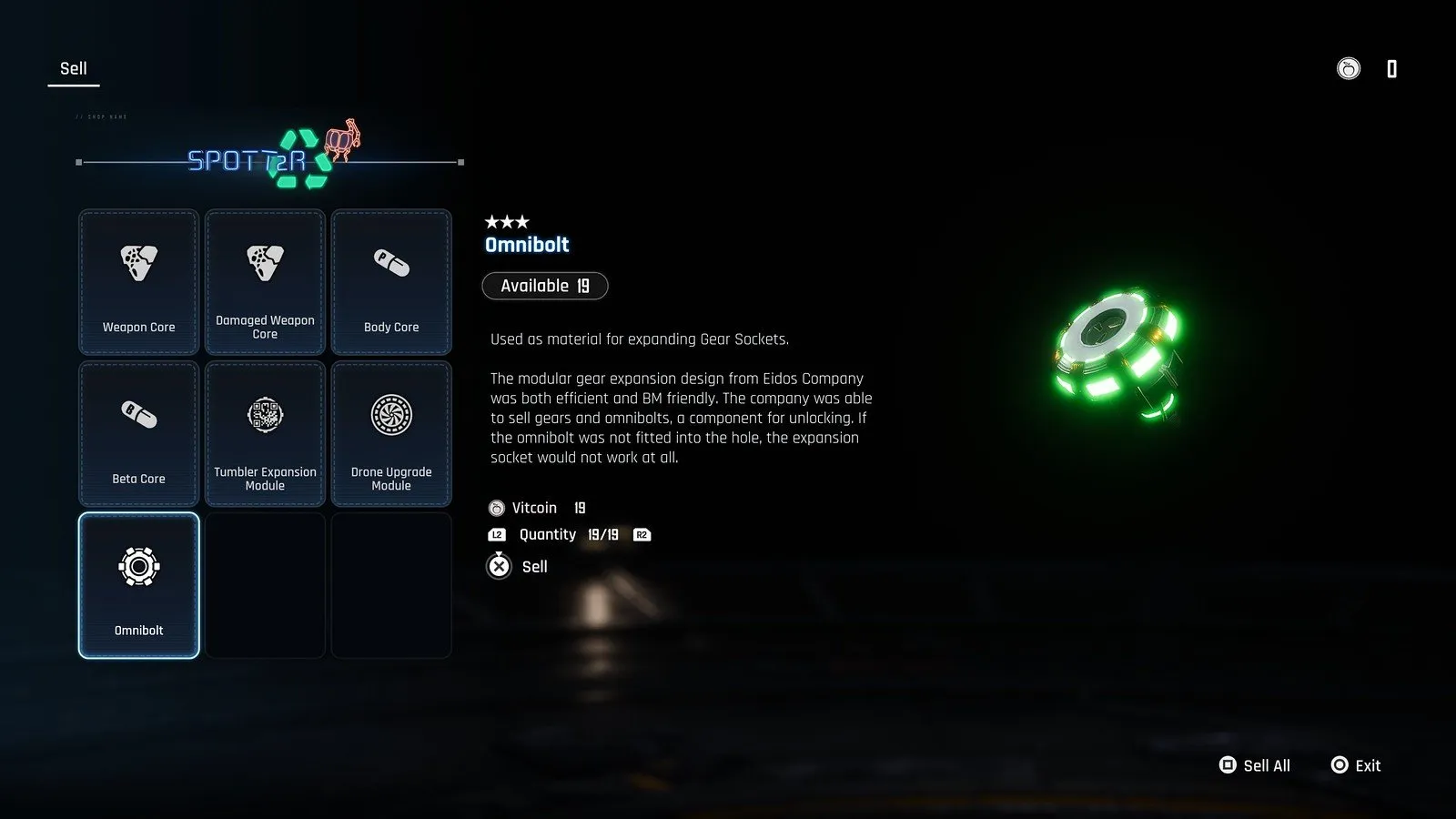This screenshot has height=819, width=1456.
Task: Select the Tumbler Expansion Module slot
Action: [x=265, y=433]
